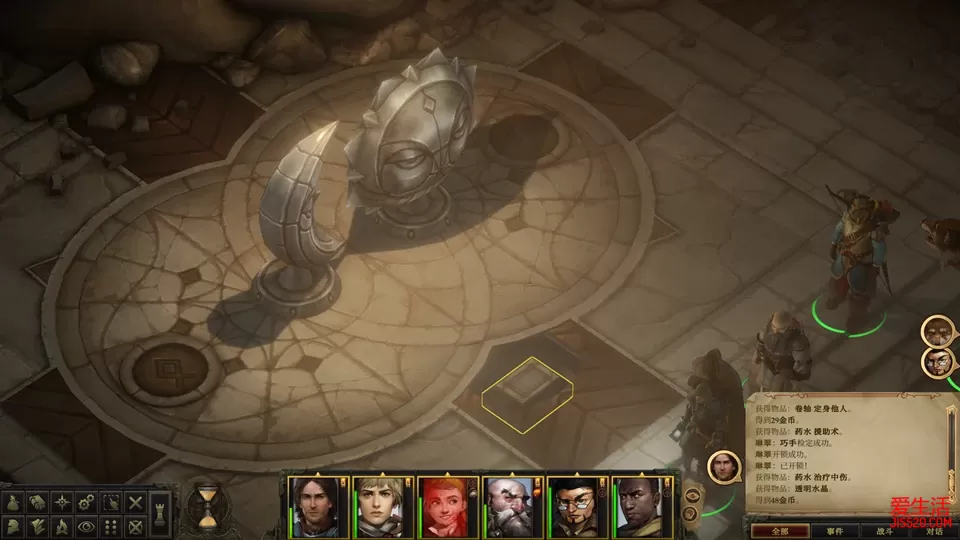This screenshot has width=960, height=540.
Task: Switch to the 全部 log tab
Action: pos(780,531)
